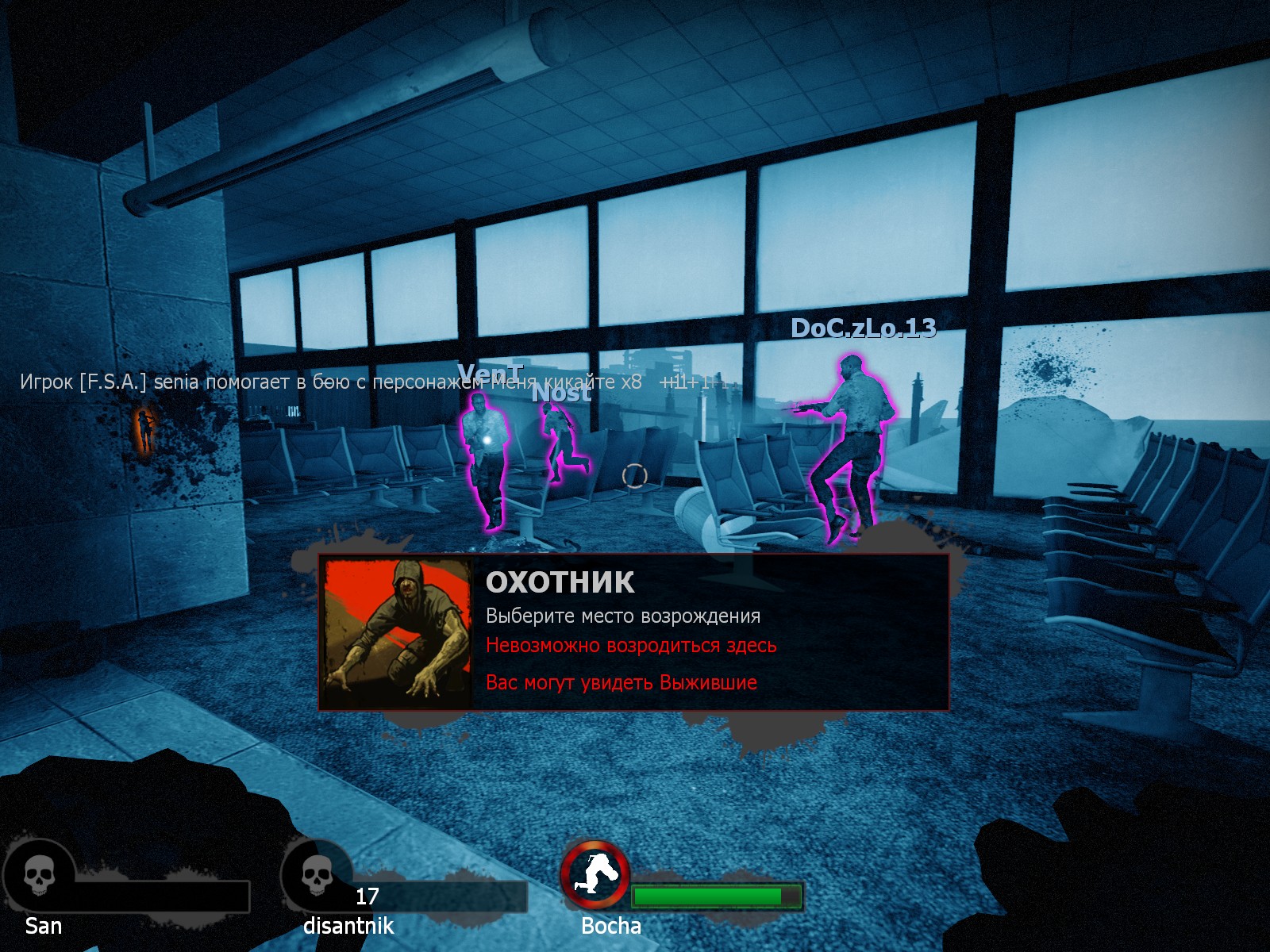Select San's skull teammate icon
Screen dimensions: 1270x952
(x=38, y=877)
